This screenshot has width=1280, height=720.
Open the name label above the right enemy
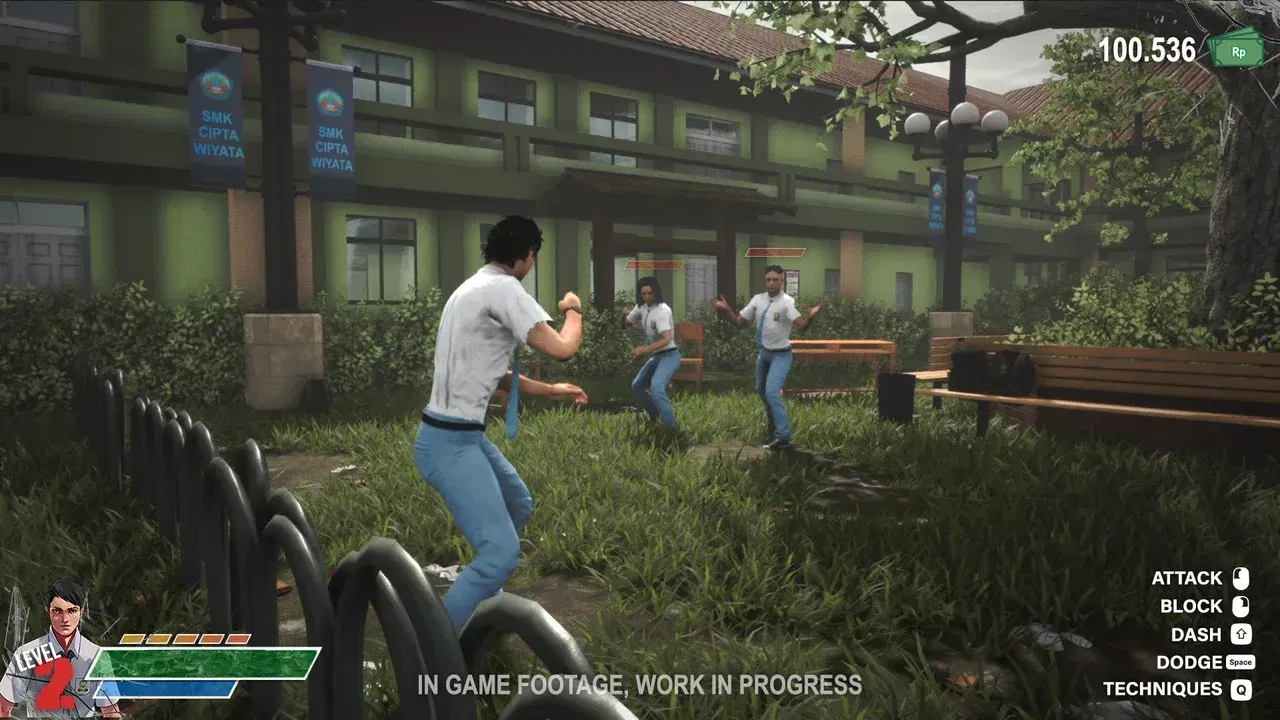(x=775, y=252)
